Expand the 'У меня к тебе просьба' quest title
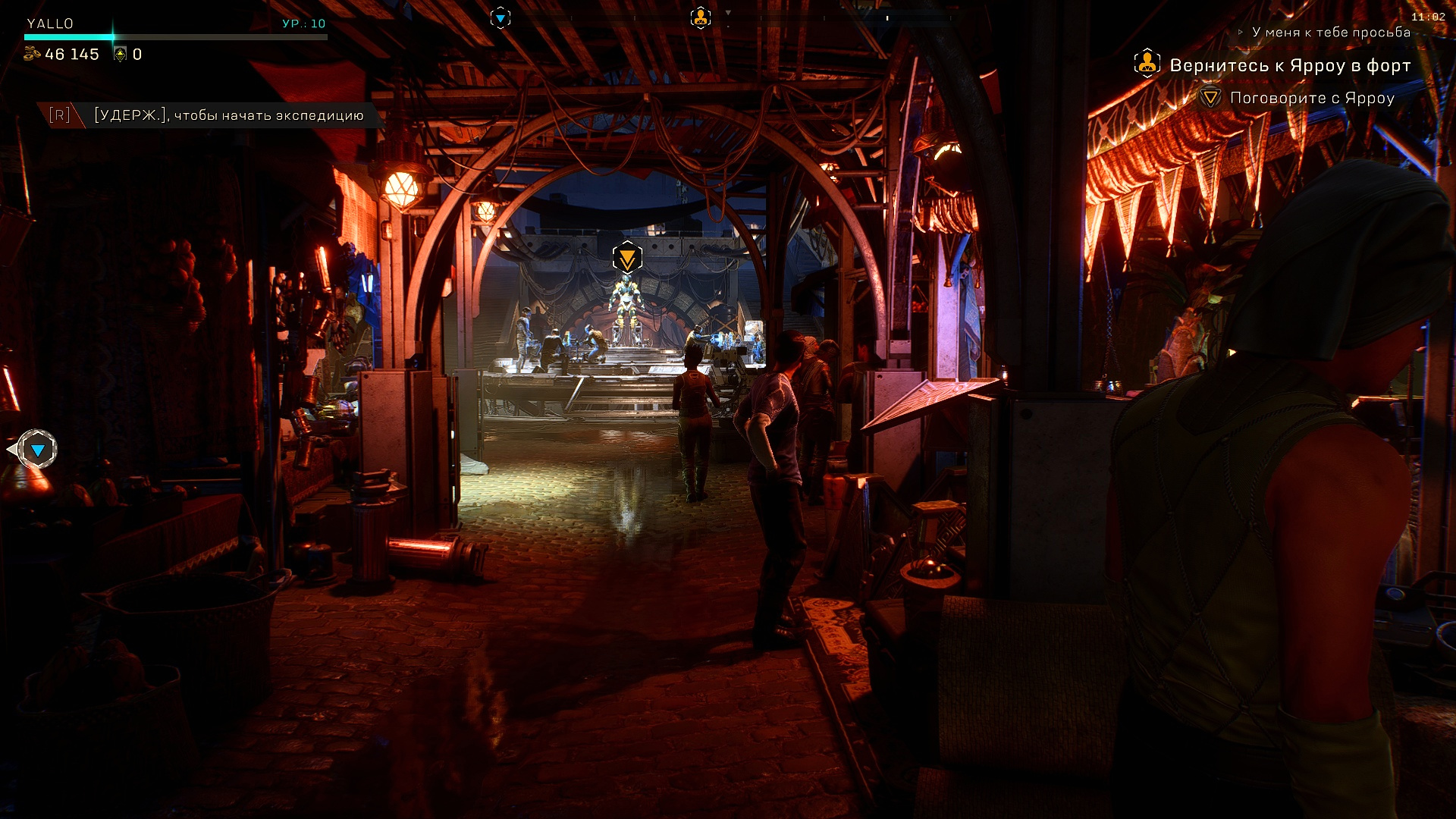1456x819 pixels. coord(1330,33)
